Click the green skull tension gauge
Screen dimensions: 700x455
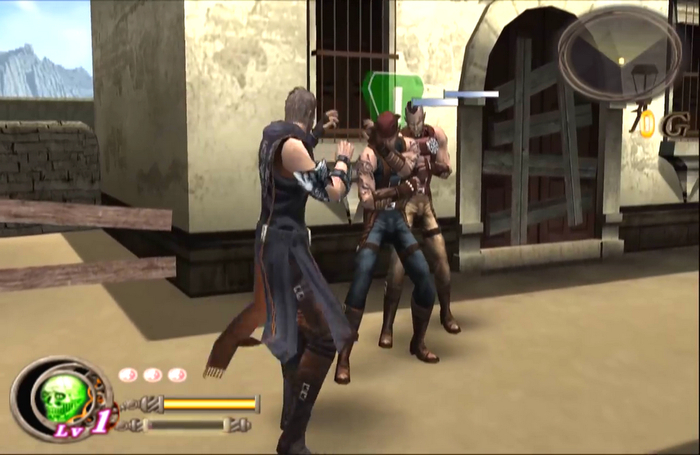point(62,397)
